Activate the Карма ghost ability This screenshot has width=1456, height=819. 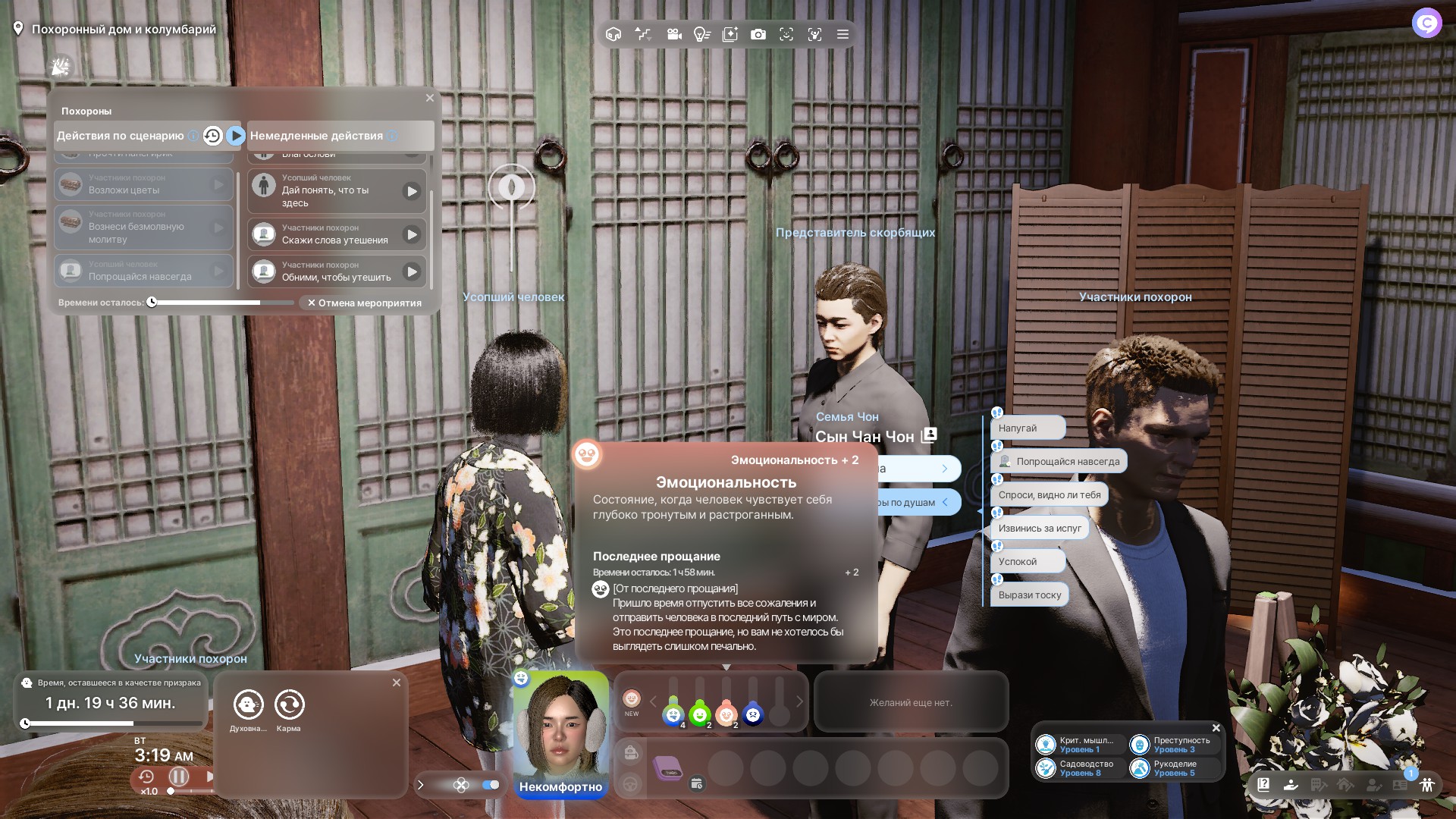[x=289, y=705]
